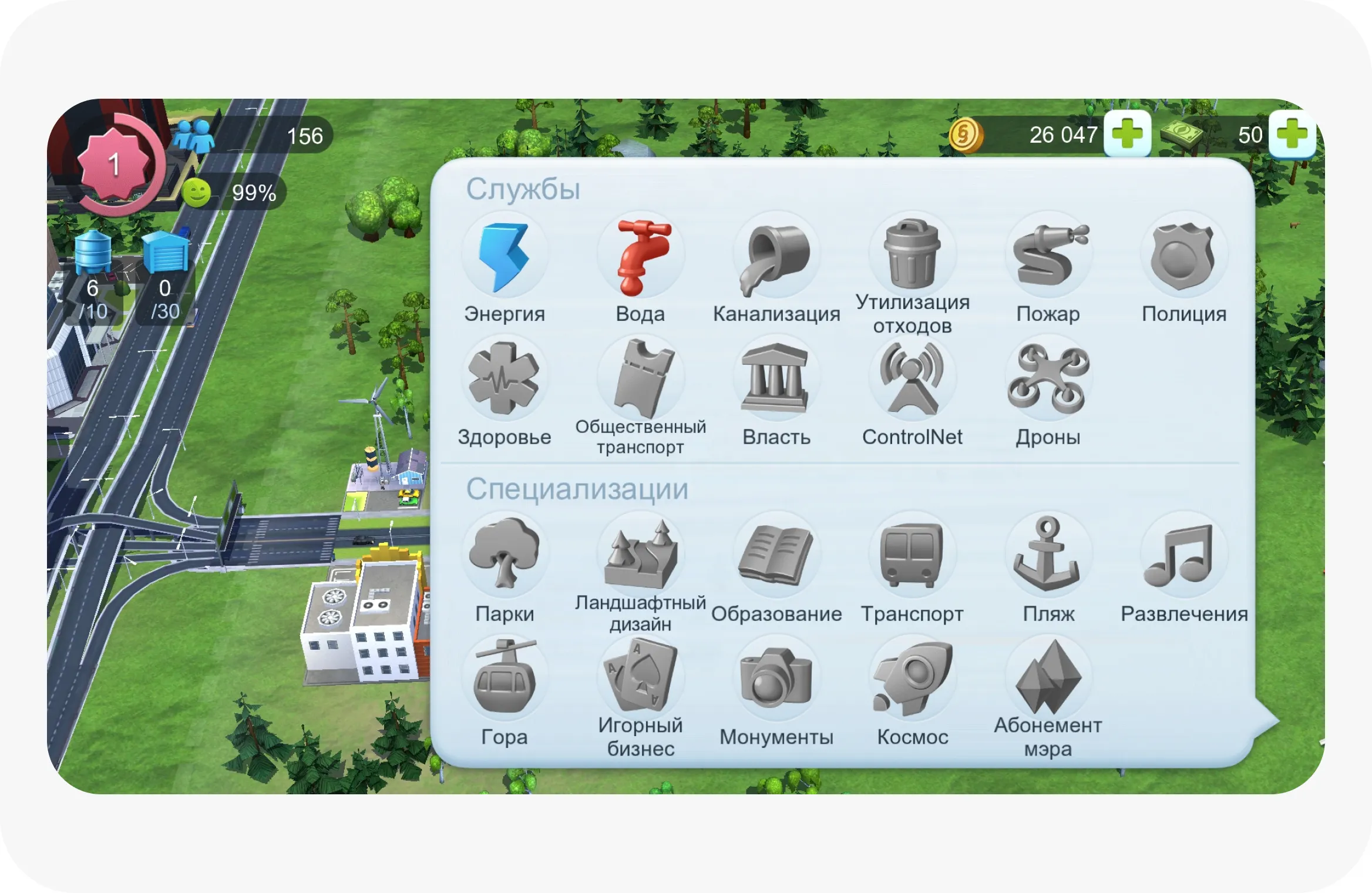
Task: Open the Канализация sewage service
Action: tap(776, 256)
